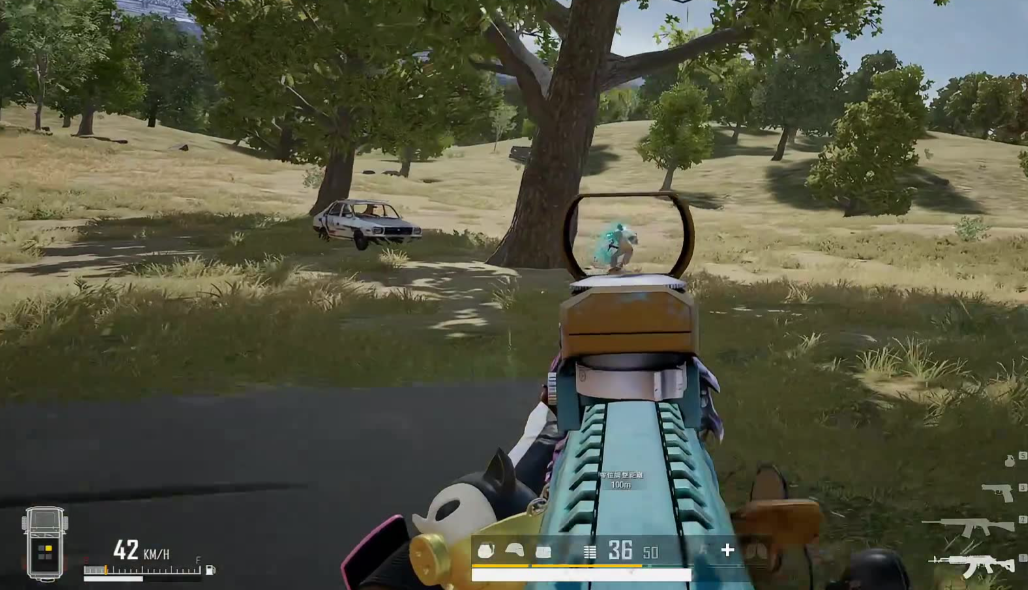The height and width of the screenshot is (590, 1028).
Task: Toggle the fire mode icon
Action: [590, 551]
